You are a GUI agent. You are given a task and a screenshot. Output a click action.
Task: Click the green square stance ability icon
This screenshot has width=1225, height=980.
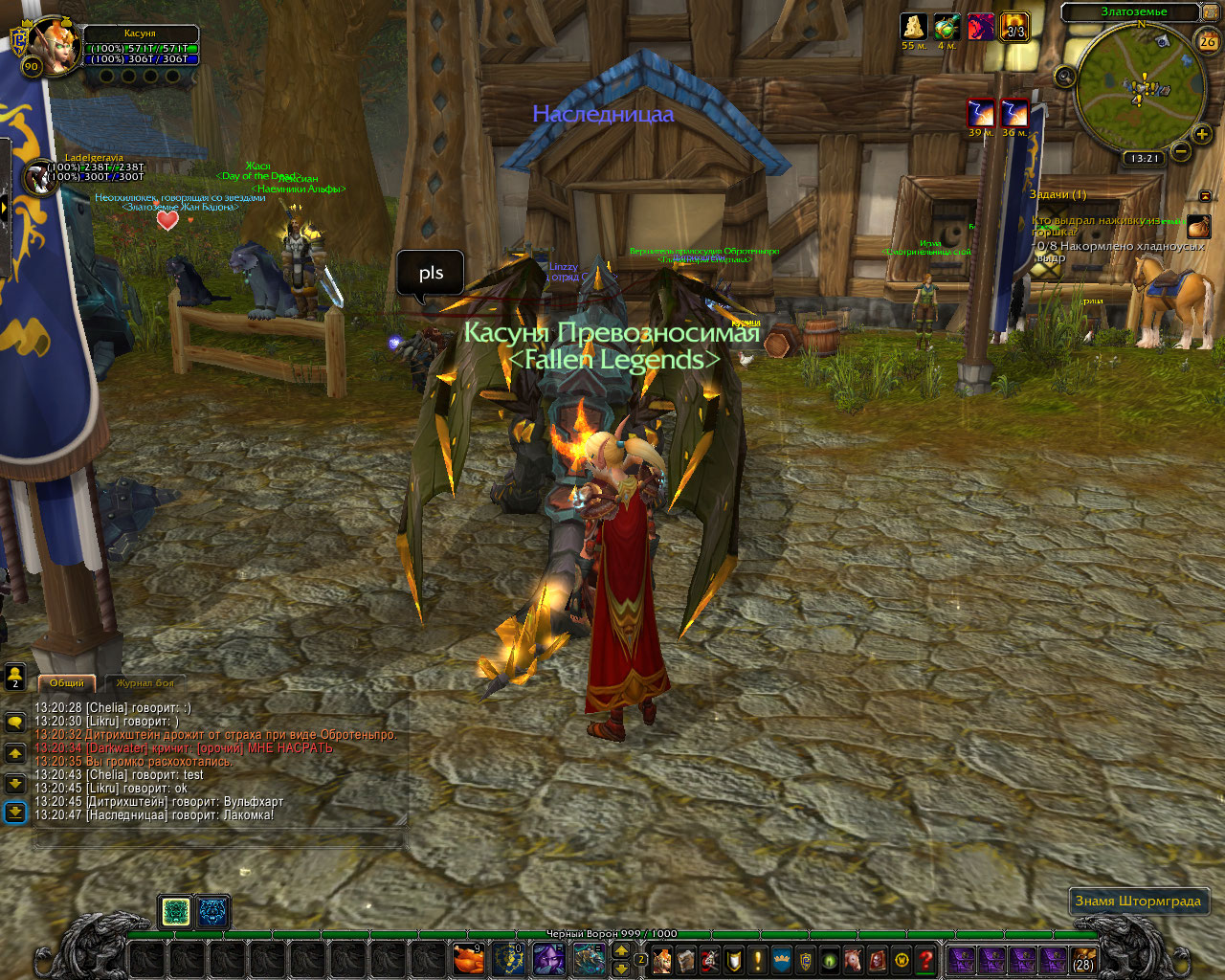coord(175,912)
